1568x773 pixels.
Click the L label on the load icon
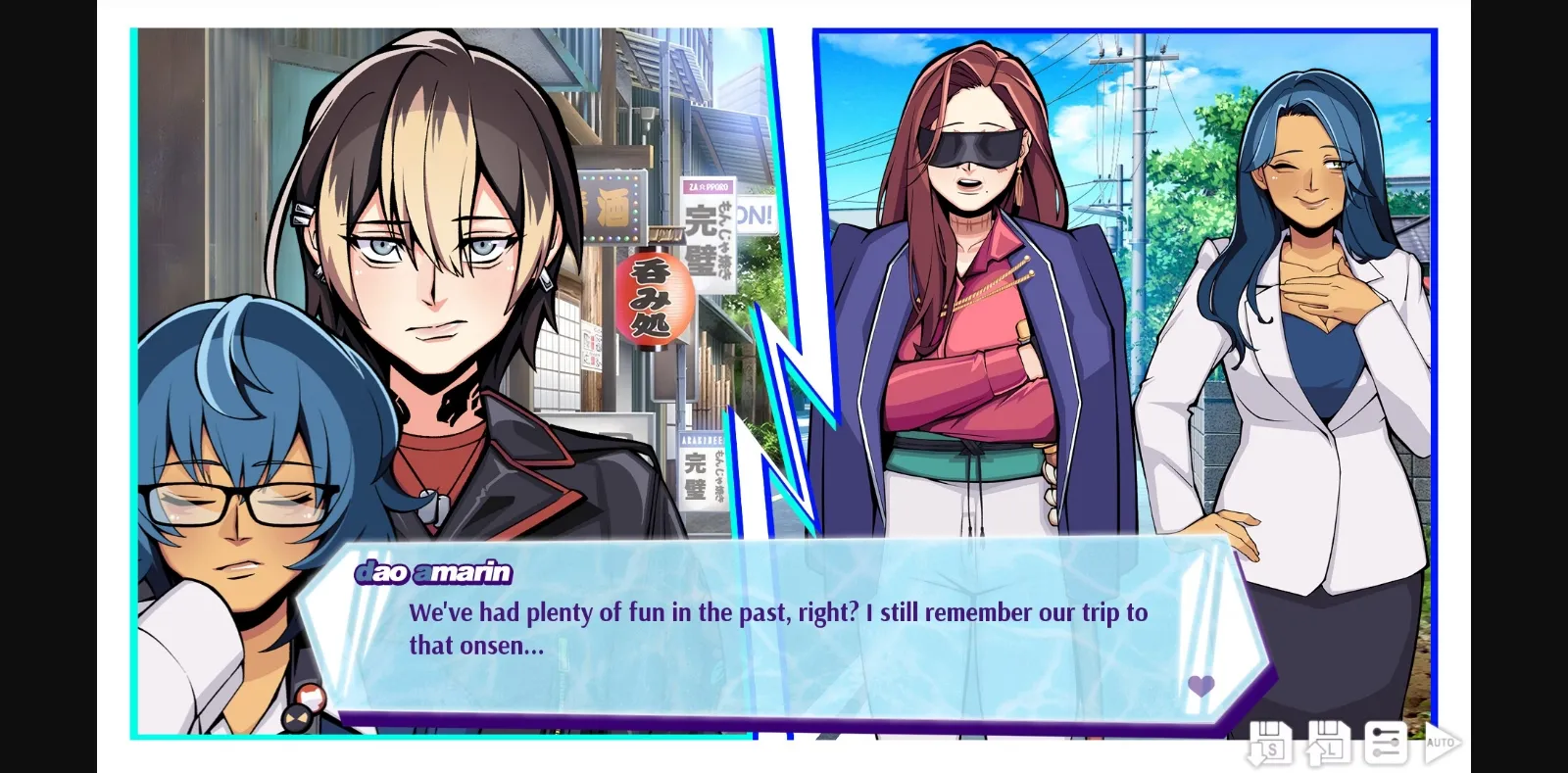[1332, 749]
